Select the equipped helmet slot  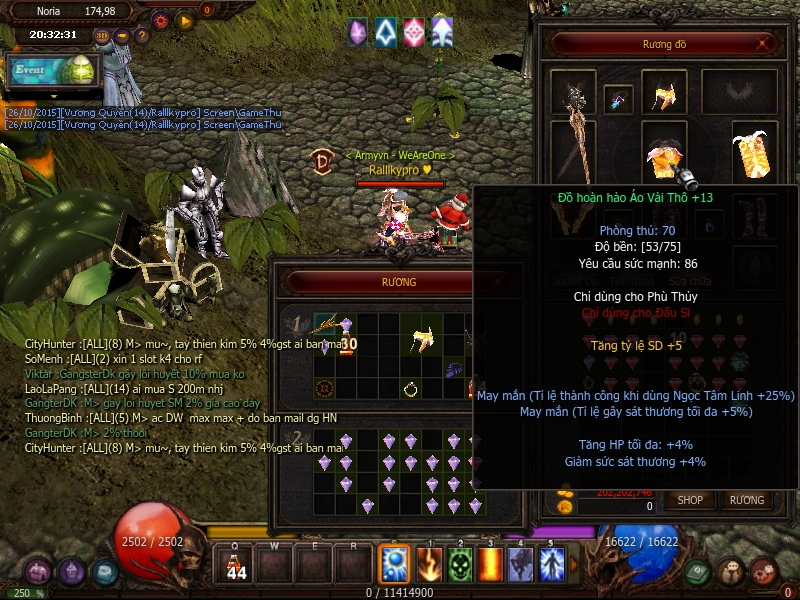click(x=664, y=93)
